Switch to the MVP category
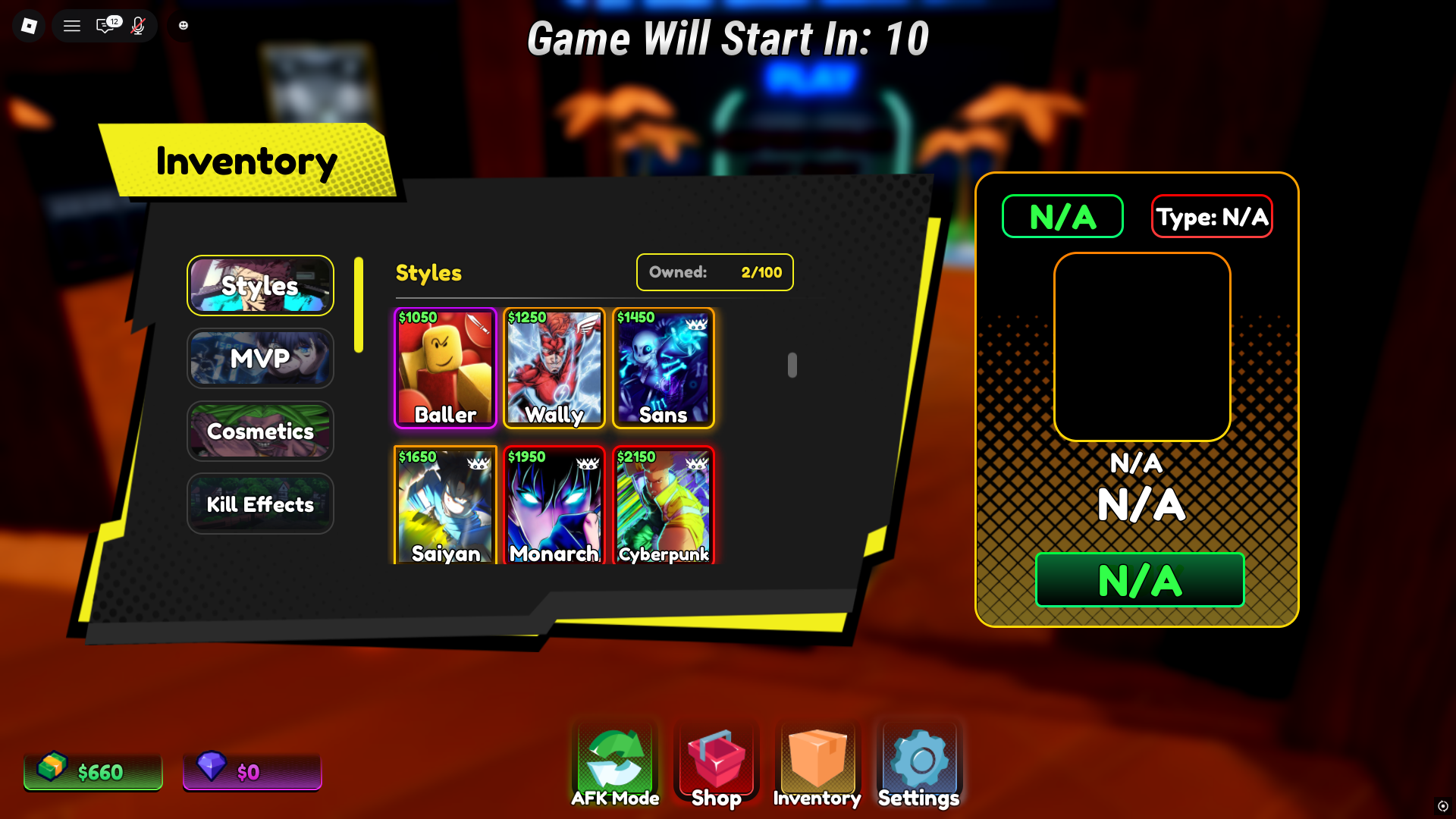The height and width of the screenshot is (819, 1456). coord(260,359)
